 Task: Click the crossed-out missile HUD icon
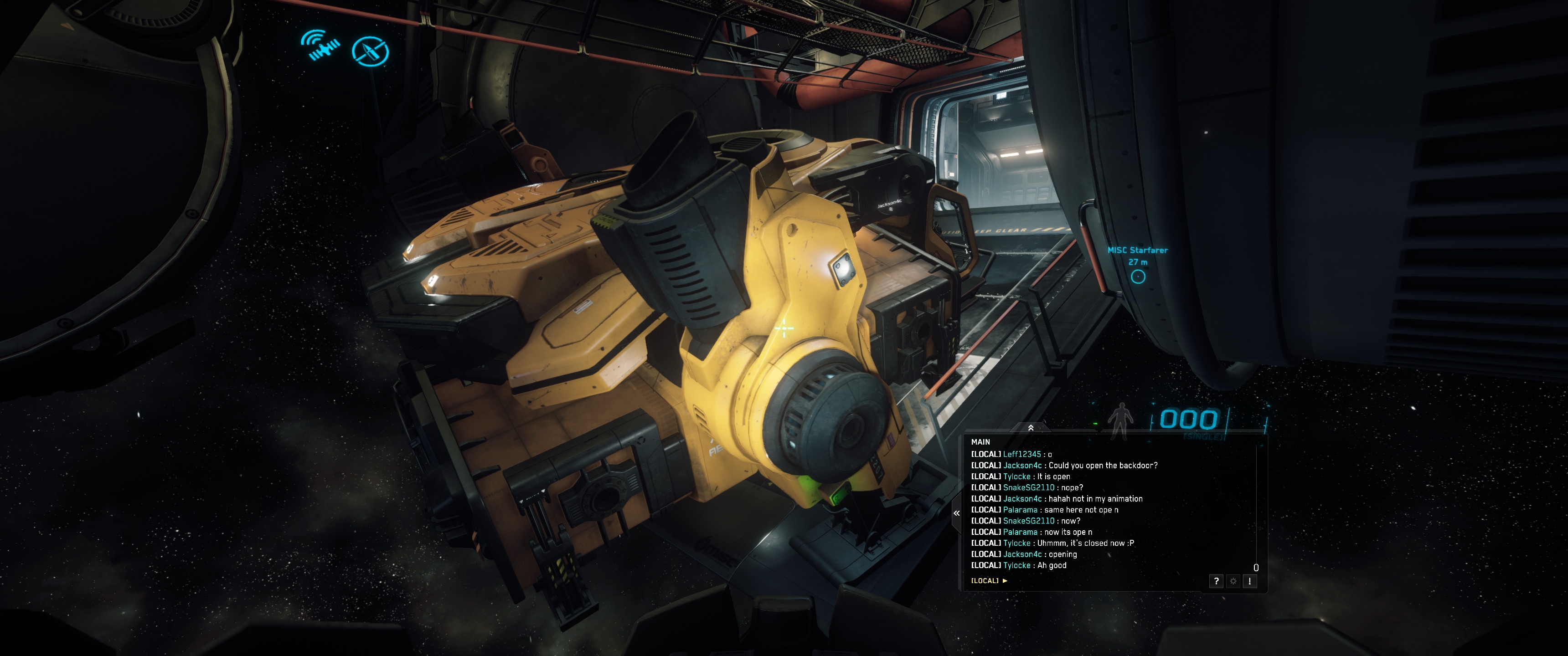tap(370, 51)
